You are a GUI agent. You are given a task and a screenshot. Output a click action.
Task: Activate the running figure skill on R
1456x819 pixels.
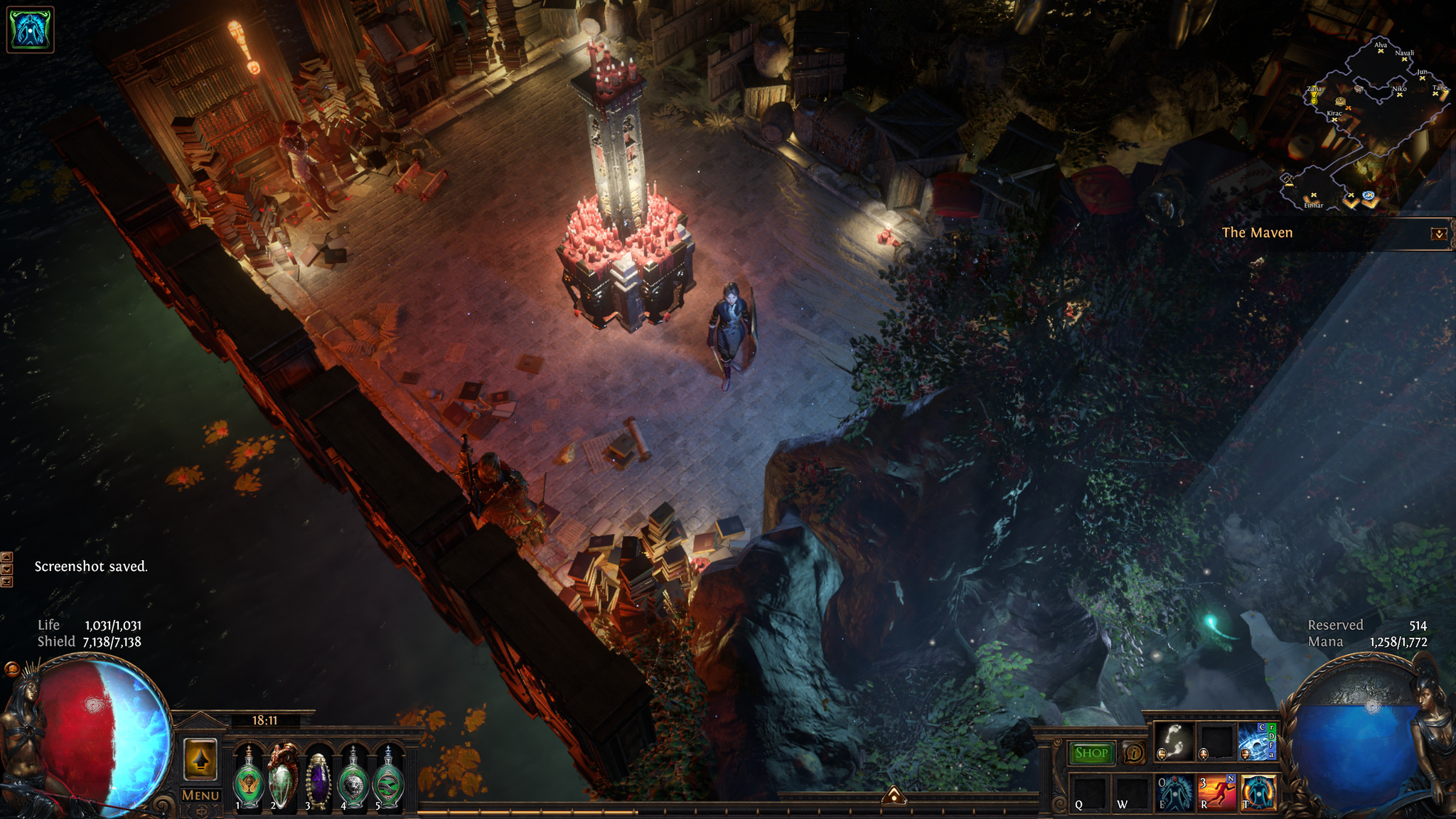[x=1216, y=792]
